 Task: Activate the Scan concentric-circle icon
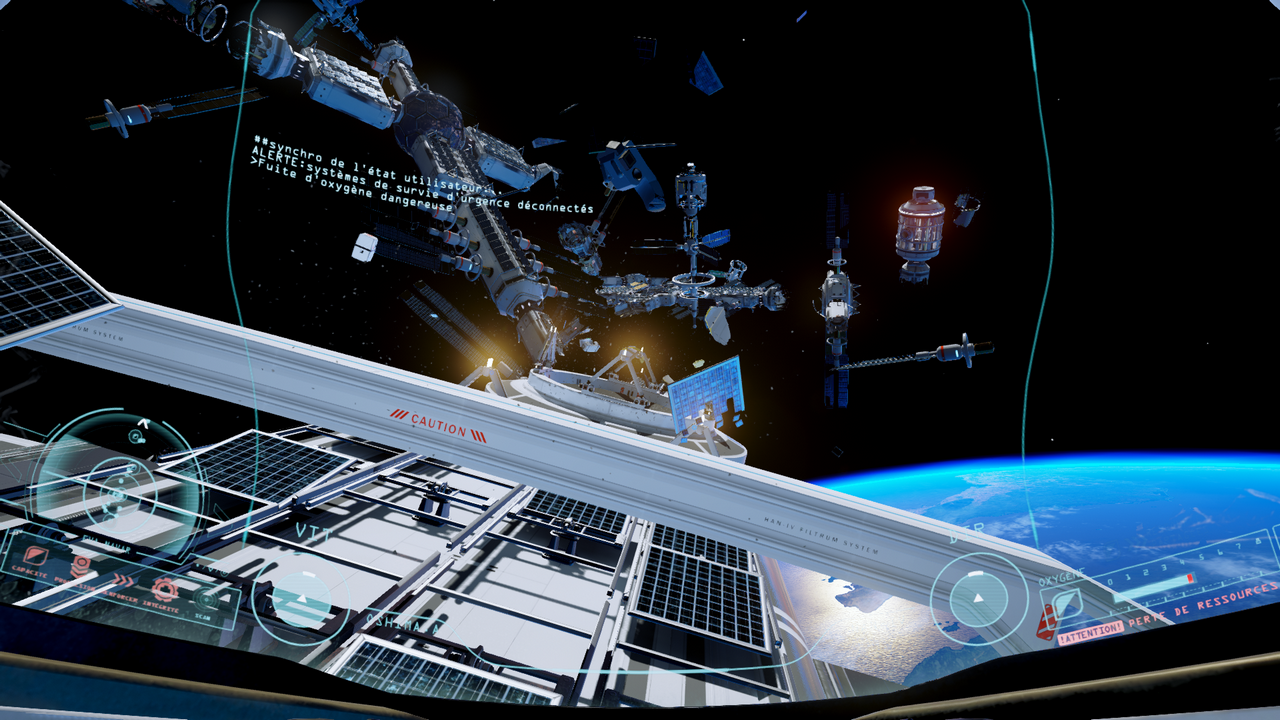(208, 599)
